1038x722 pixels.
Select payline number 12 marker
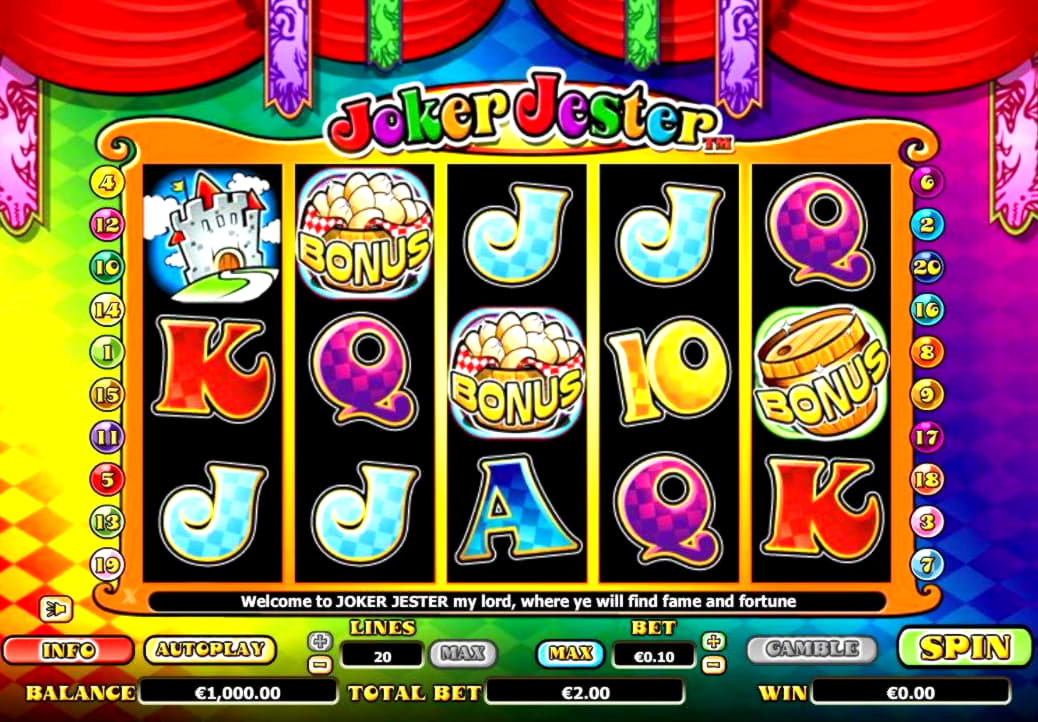point(106,224)
